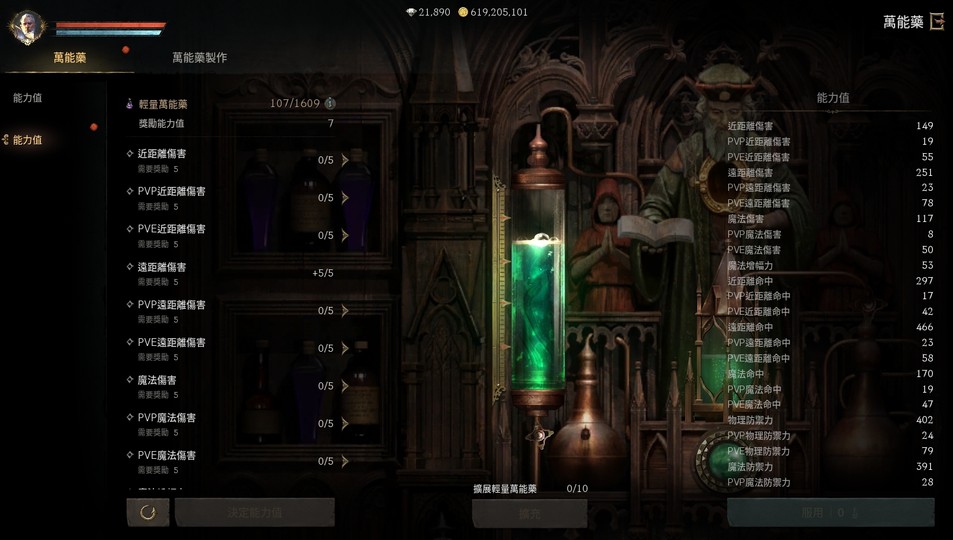Add a point to PVP近距離傷害
953x540 pixels.
click(345, 198)
